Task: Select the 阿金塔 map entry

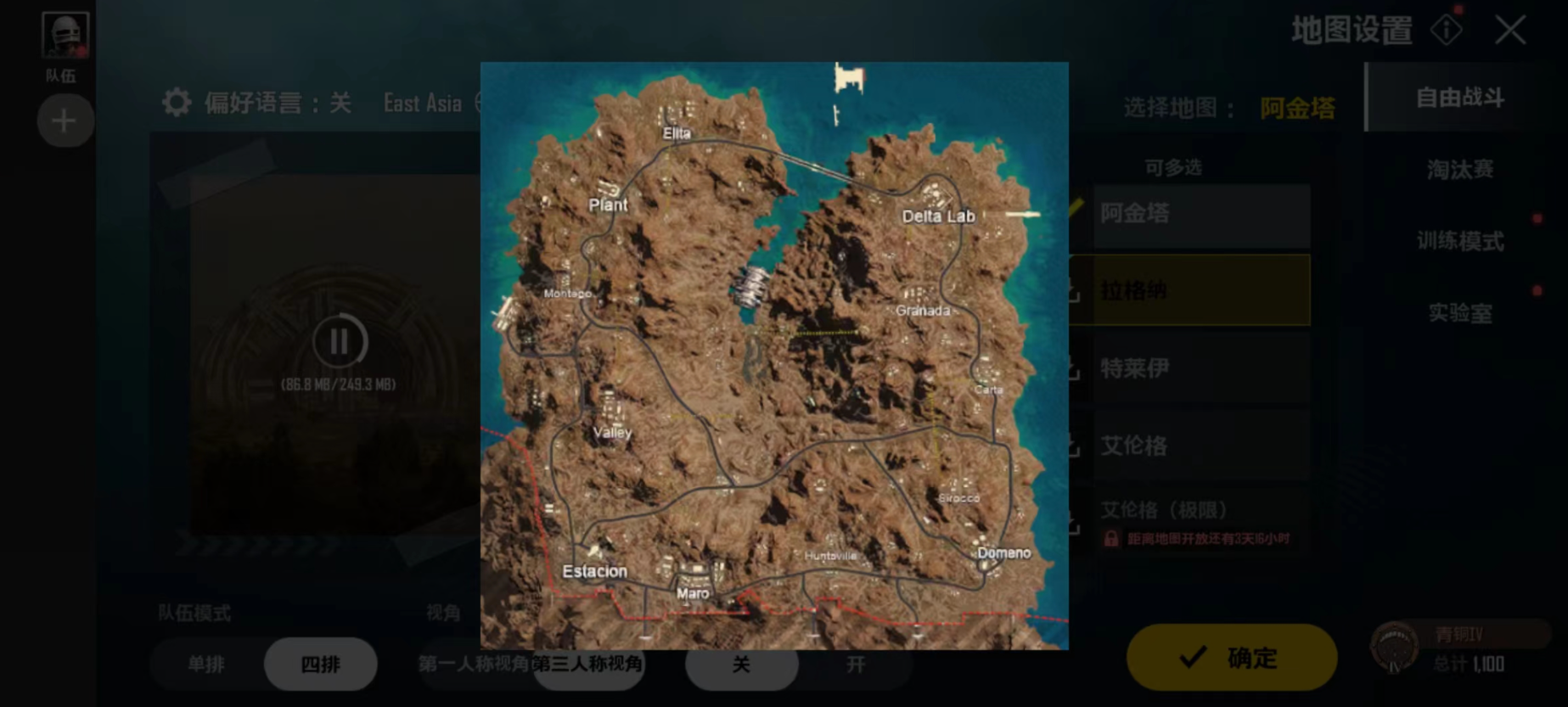Action: tap(1200, 214)
